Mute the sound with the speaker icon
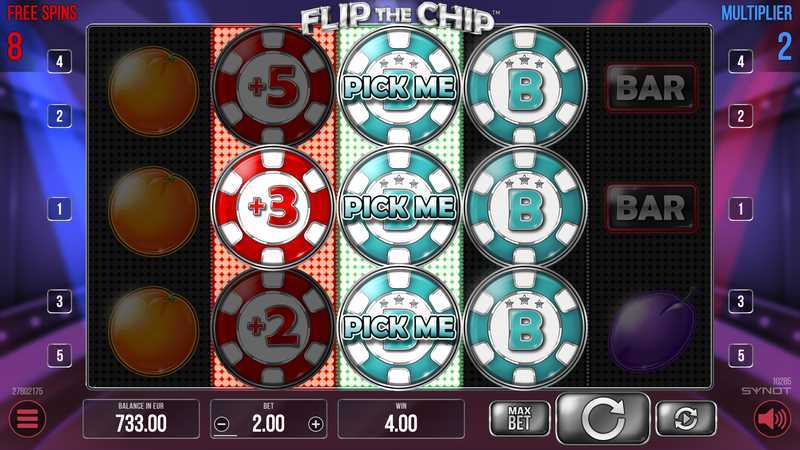Screen dimensions: 800x450 (772, 420)
